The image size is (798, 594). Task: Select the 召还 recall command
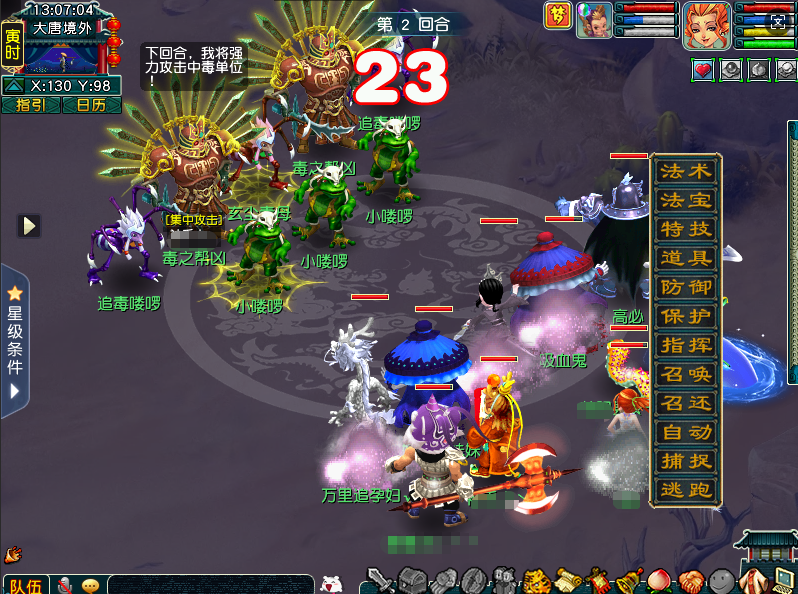coord(685,403)
